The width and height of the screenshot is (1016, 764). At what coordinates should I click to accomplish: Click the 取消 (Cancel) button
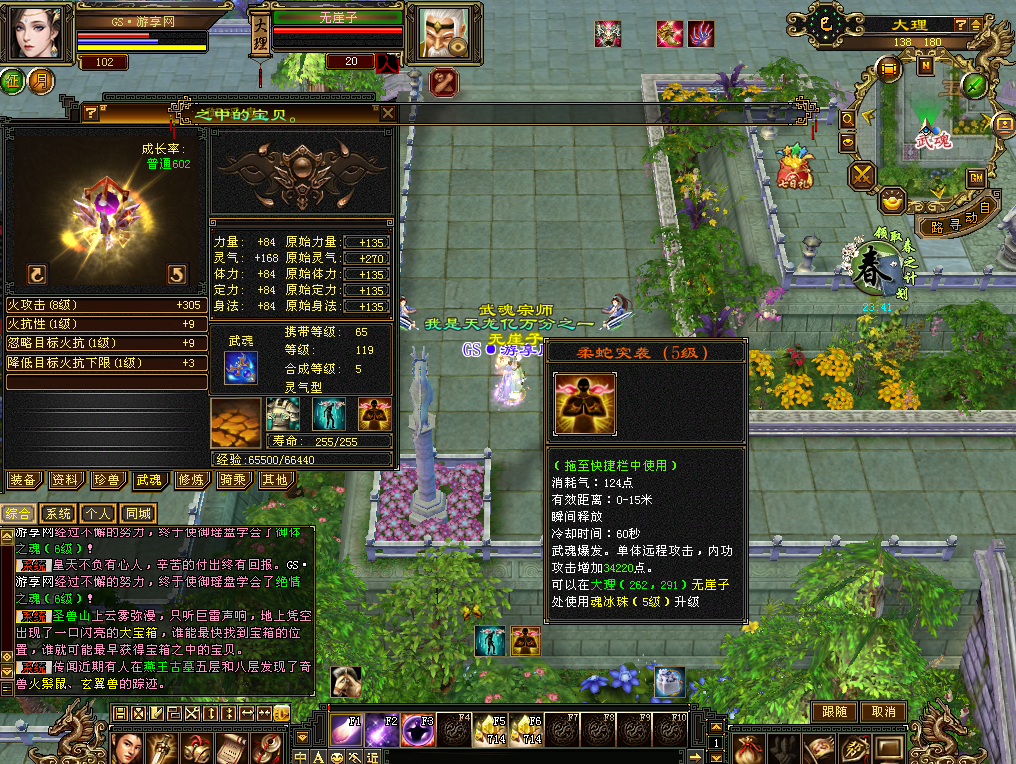tap(883, 712)
